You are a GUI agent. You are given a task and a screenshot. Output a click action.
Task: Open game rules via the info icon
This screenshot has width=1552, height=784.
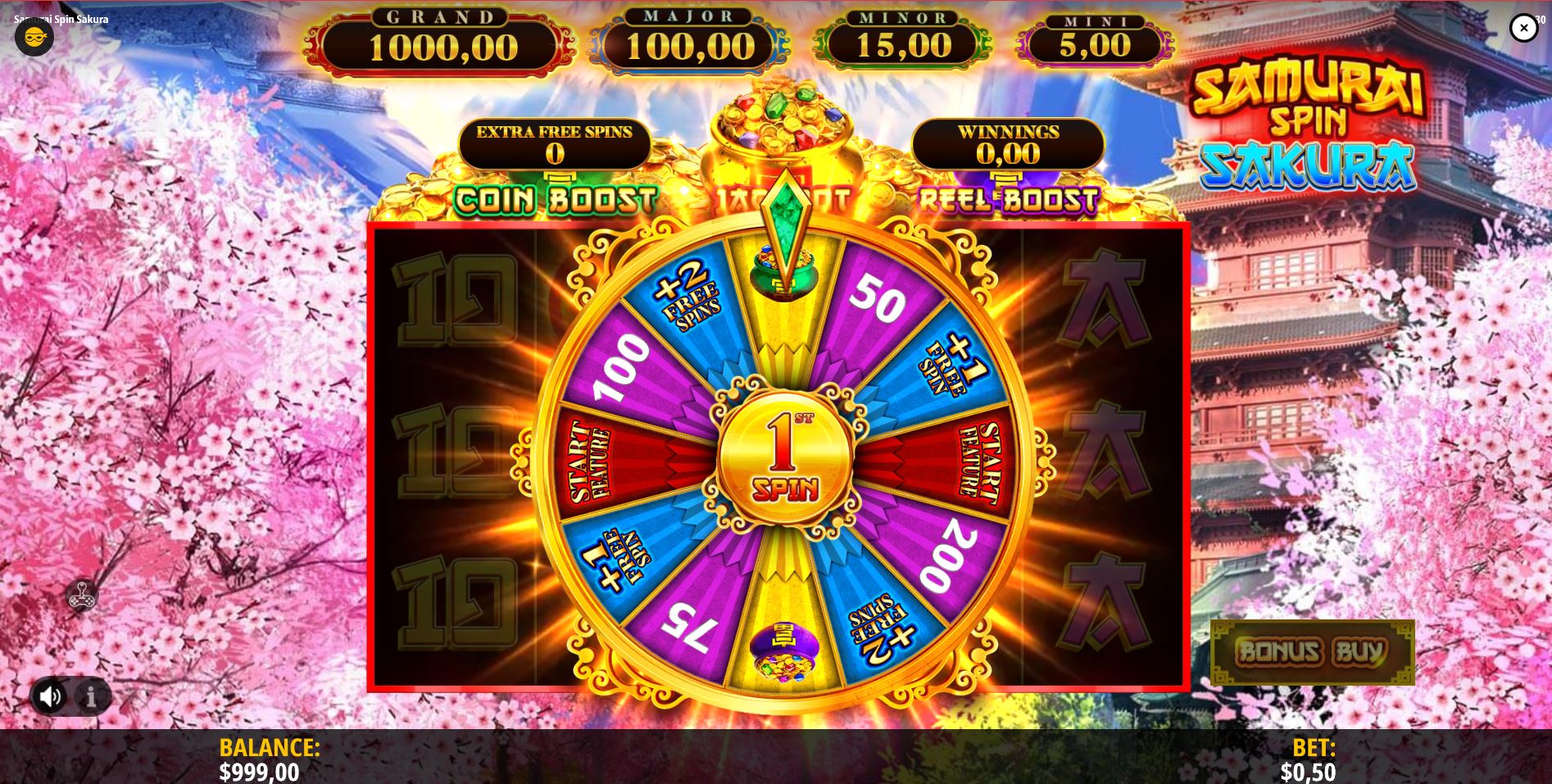click(x=90, y=696)
